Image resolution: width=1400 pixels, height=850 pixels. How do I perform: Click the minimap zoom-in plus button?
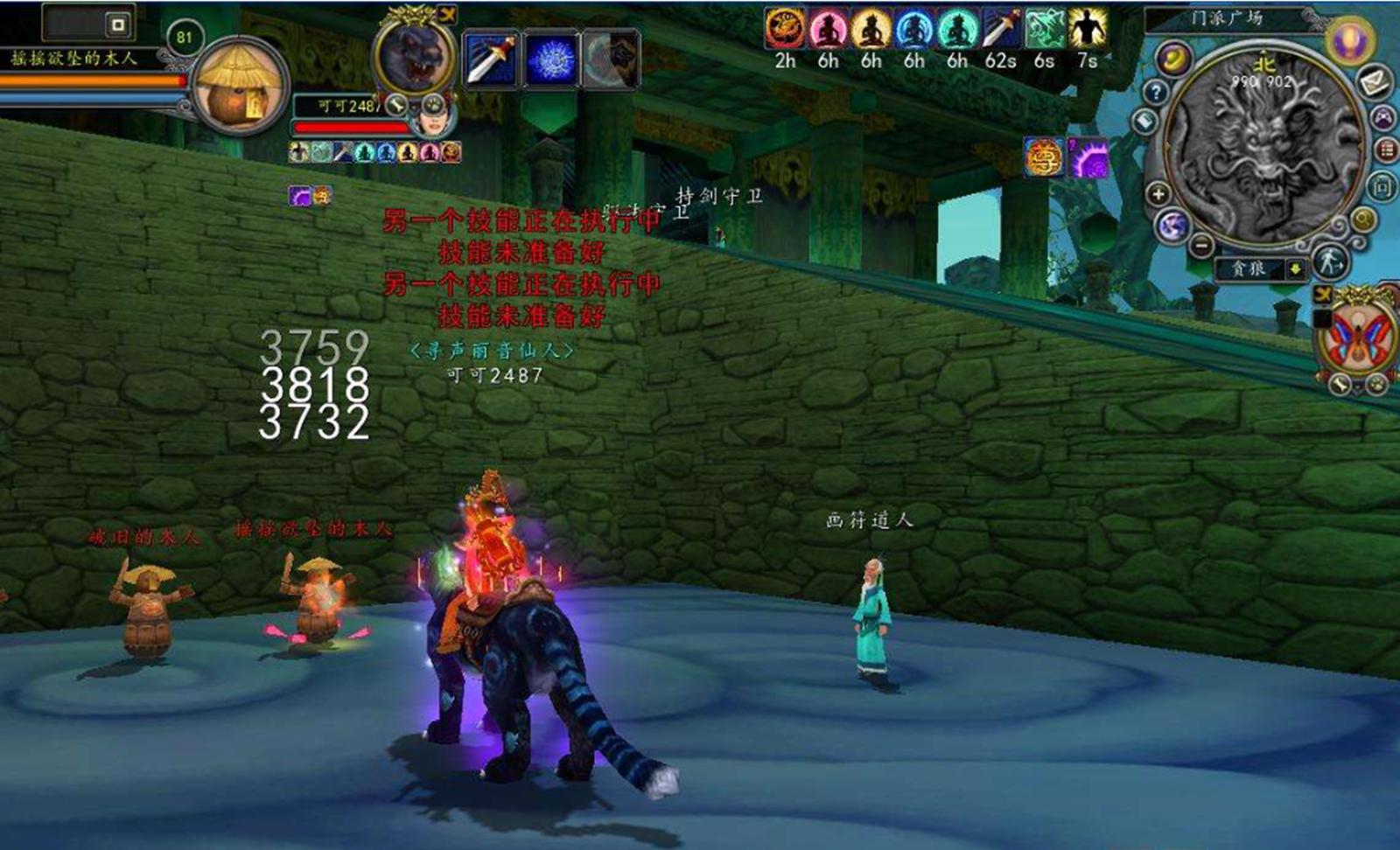(1158, 194)
